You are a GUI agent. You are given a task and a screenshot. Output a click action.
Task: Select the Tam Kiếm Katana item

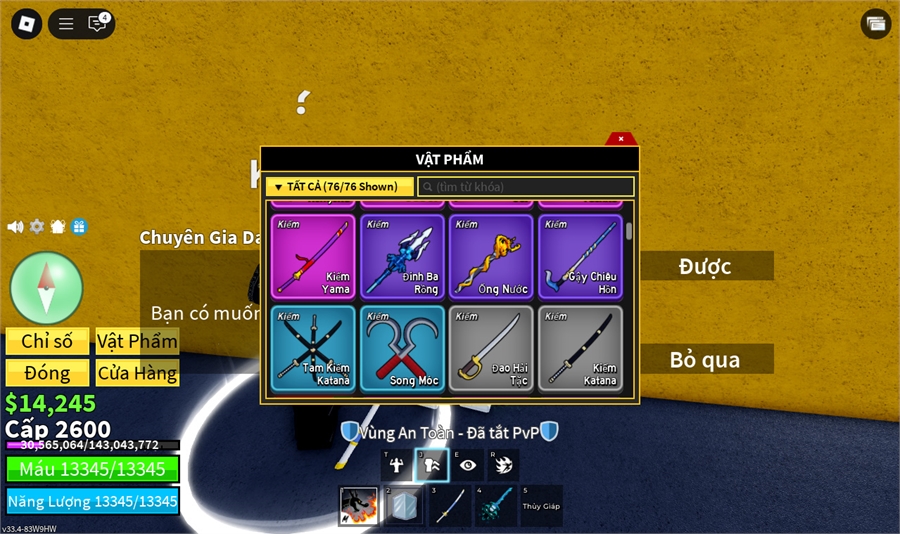pos(312,347)
